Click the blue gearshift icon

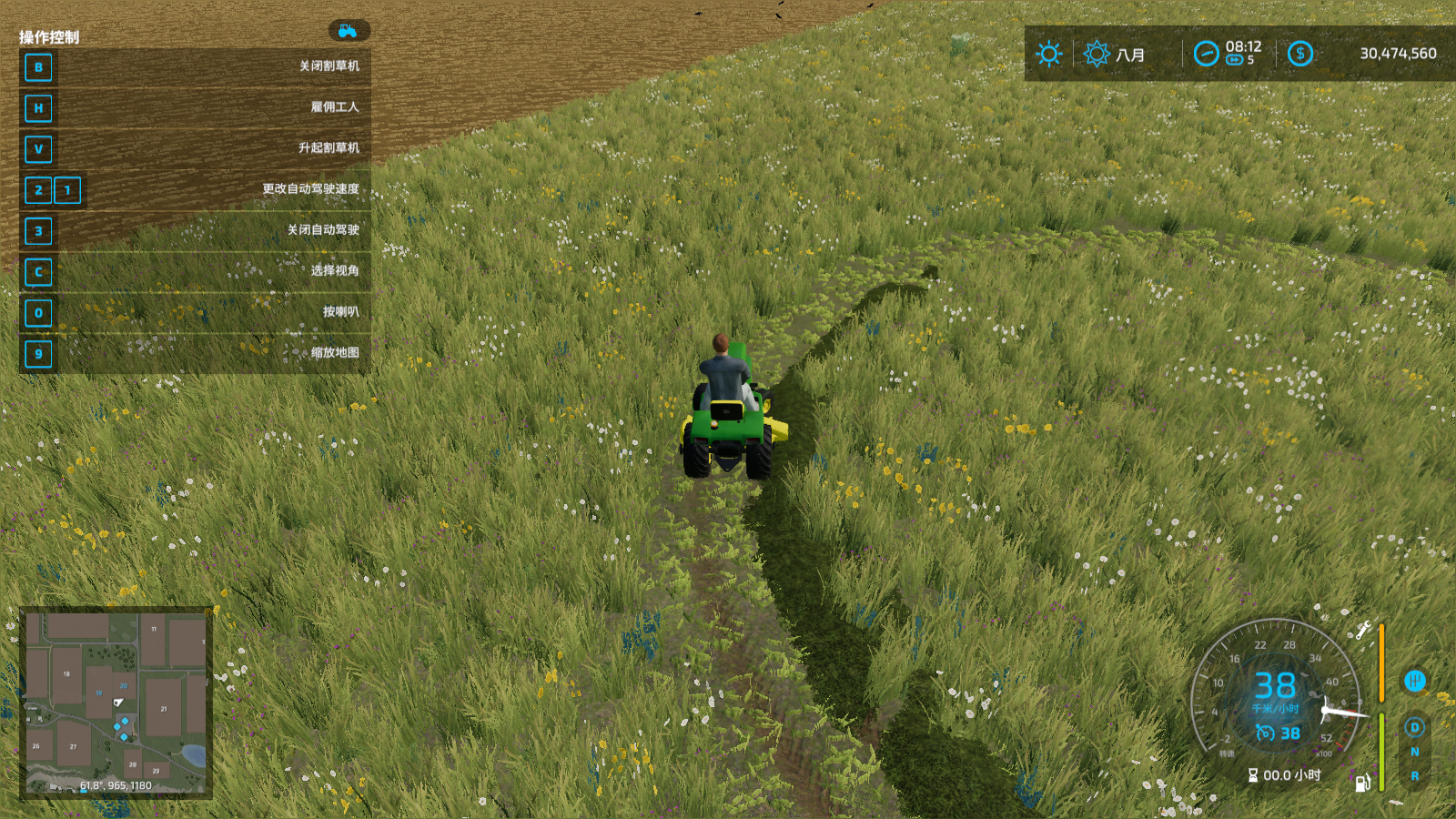tap(1414, 681)
